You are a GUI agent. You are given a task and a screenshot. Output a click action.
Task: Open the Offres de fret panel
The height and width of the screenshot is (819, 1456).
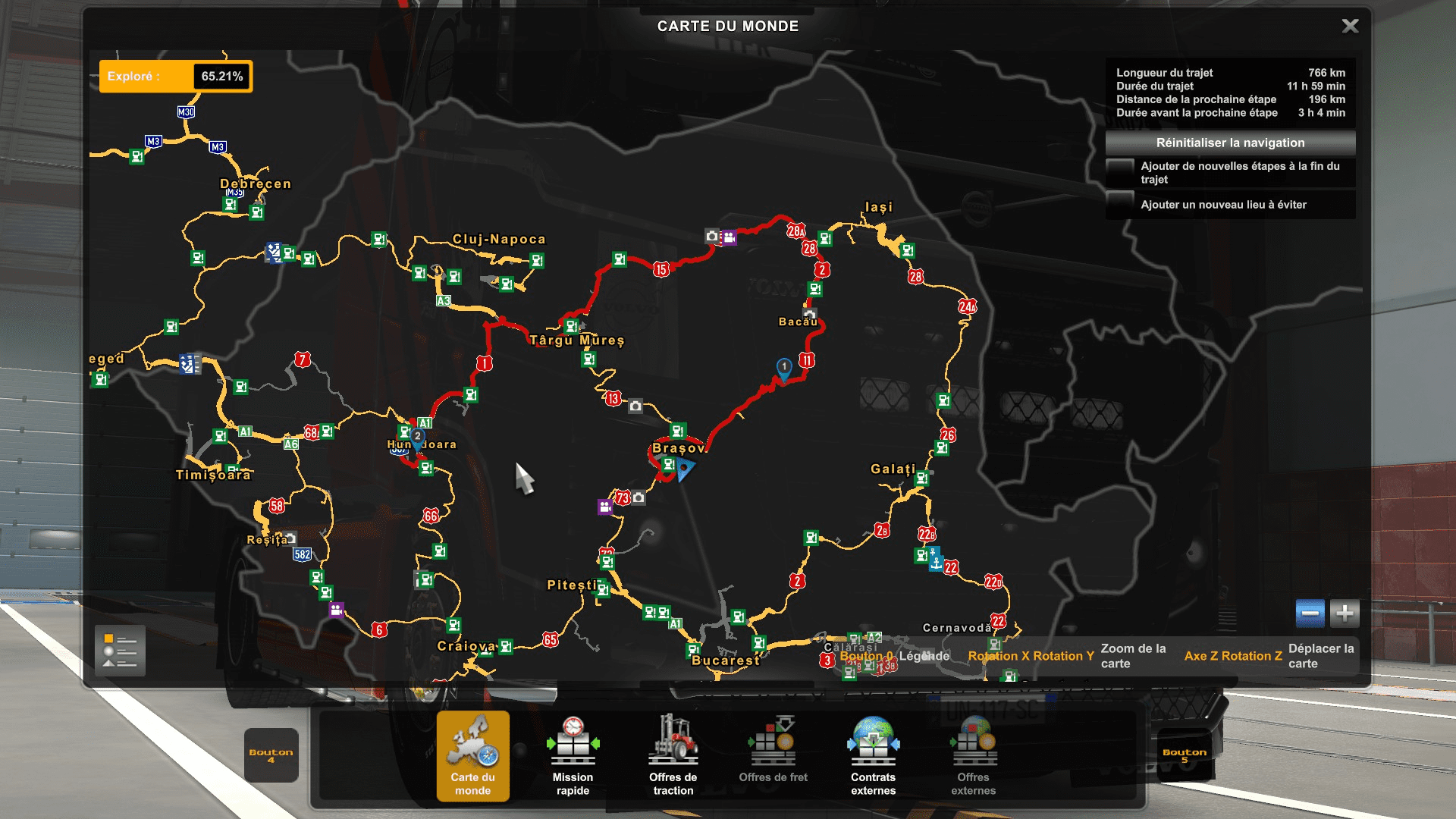(x=773, y=755)
